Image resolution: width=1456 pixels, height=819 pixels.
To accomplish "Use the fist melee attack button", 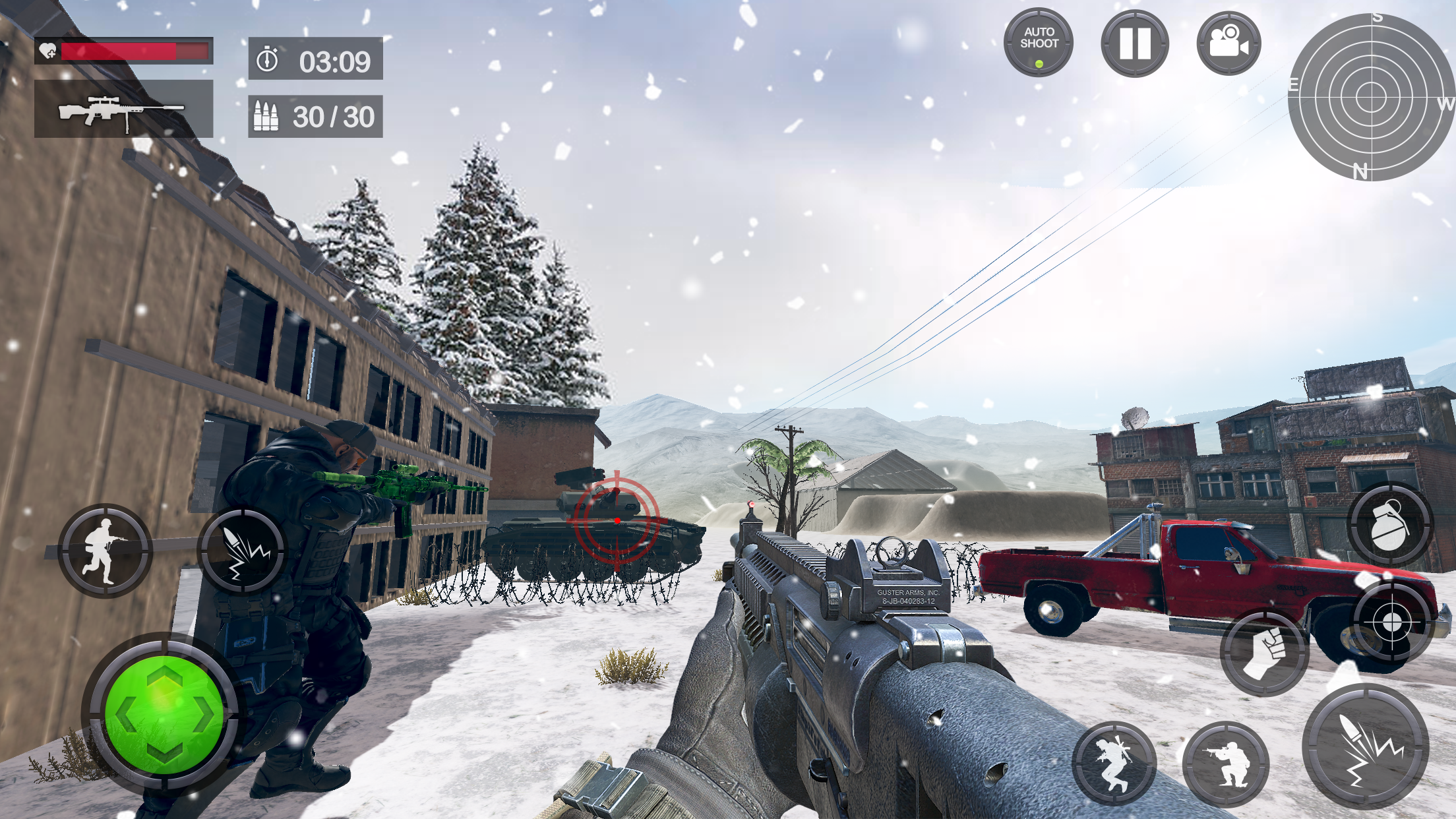I will (1264, 652).
